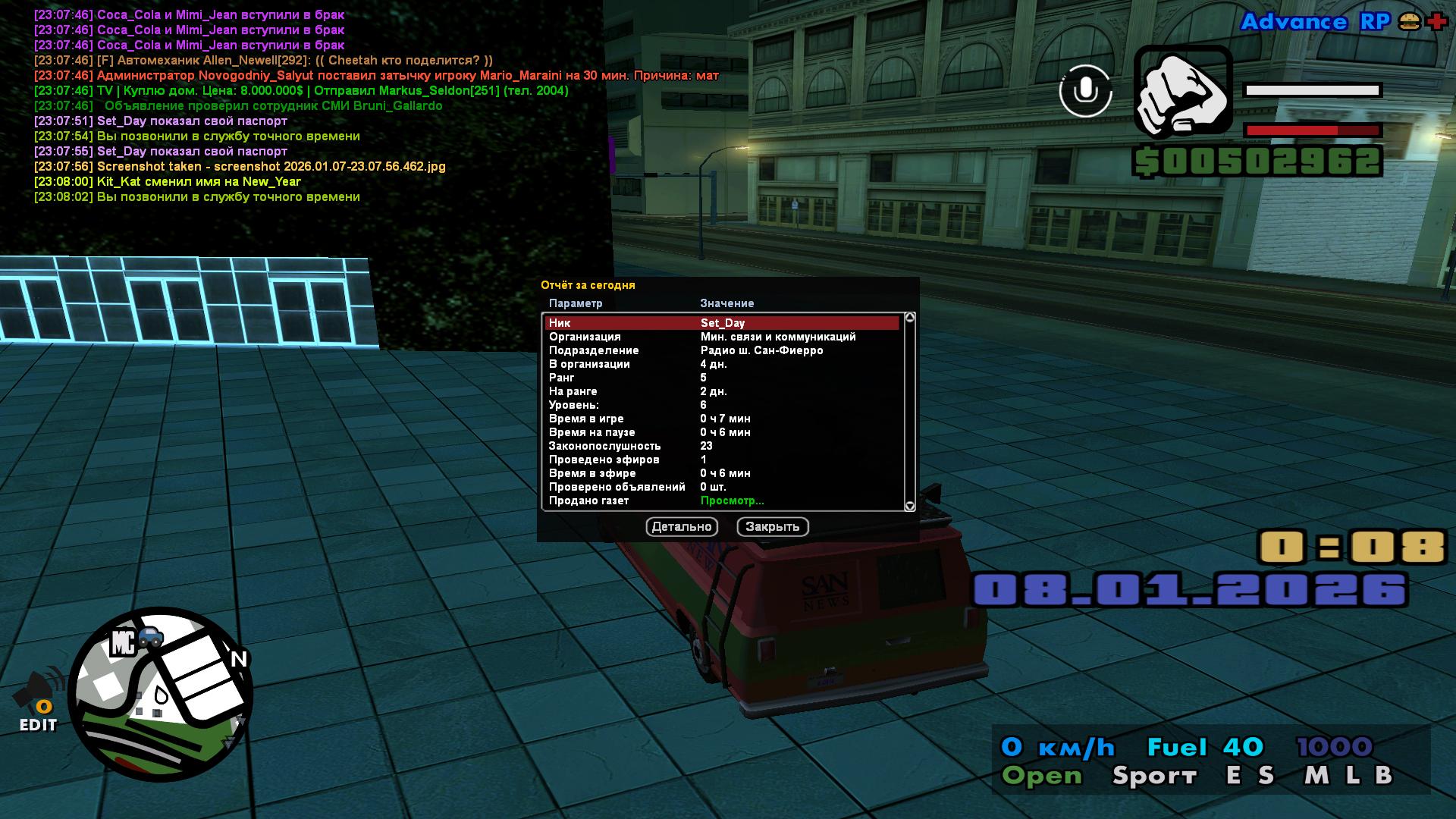The height and width of the screenshot is (819, 1456).
Task: Click the list's scroll-down arrow
Action: (x=910, y=506)
